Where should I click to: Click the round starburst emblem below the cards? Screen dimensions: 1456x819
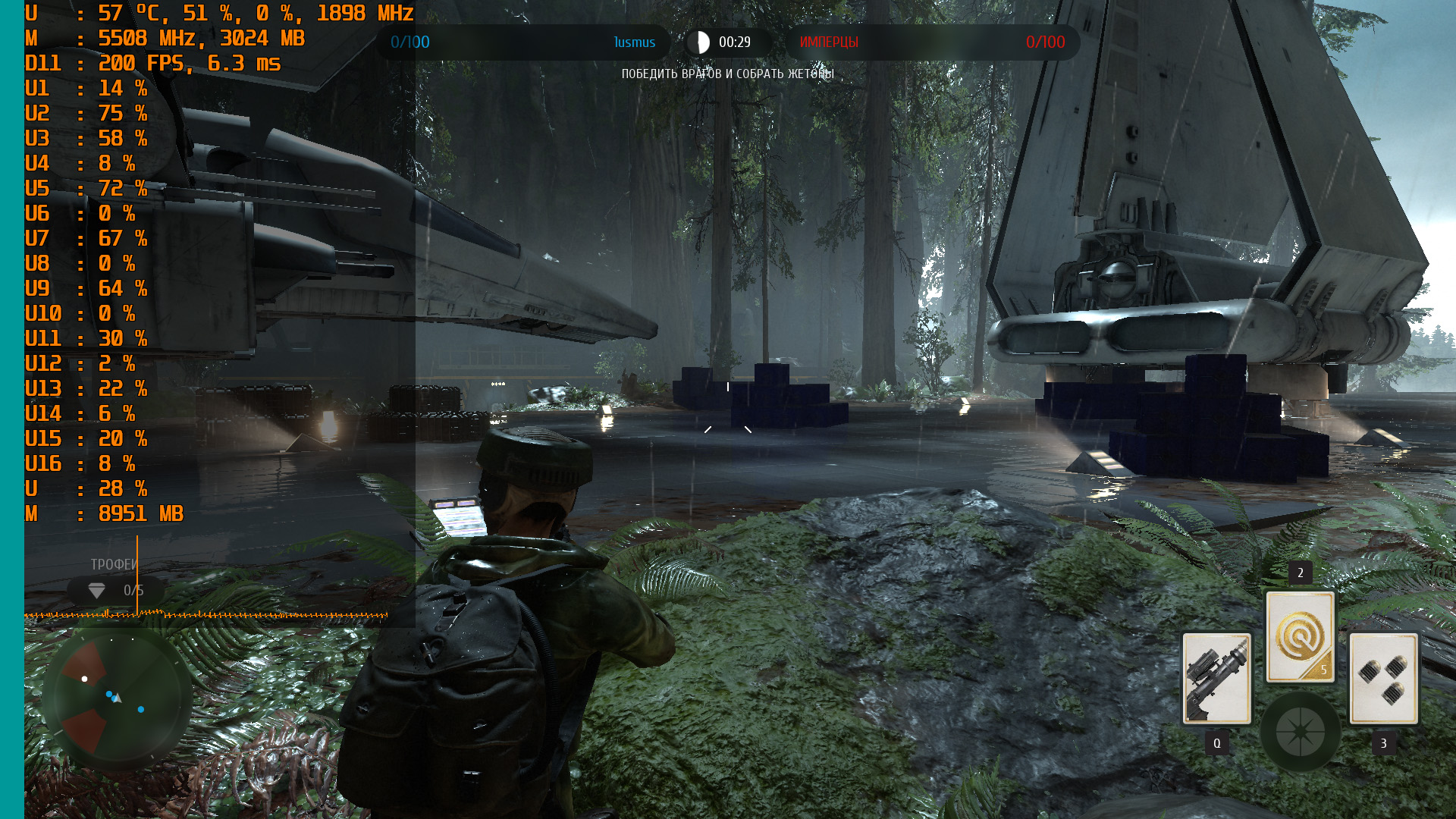(1300, 732)
